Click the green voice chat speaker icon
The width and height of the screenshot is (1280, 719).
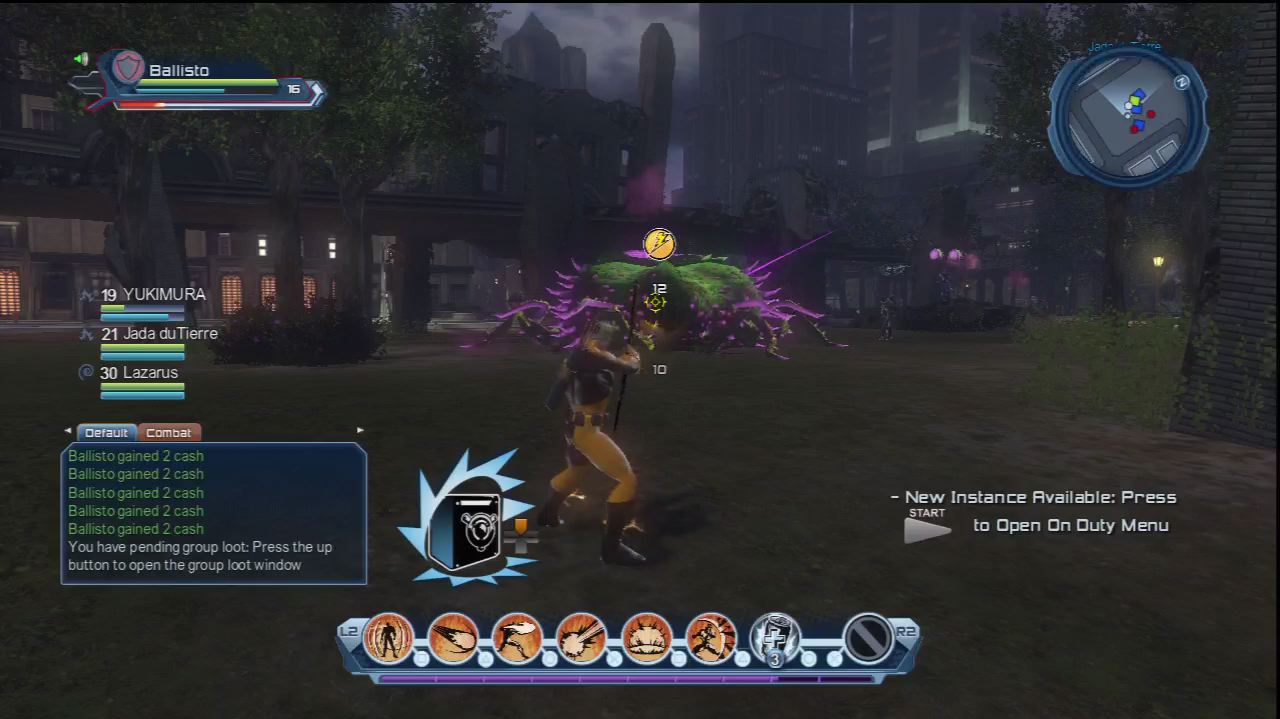pos(81,59)
